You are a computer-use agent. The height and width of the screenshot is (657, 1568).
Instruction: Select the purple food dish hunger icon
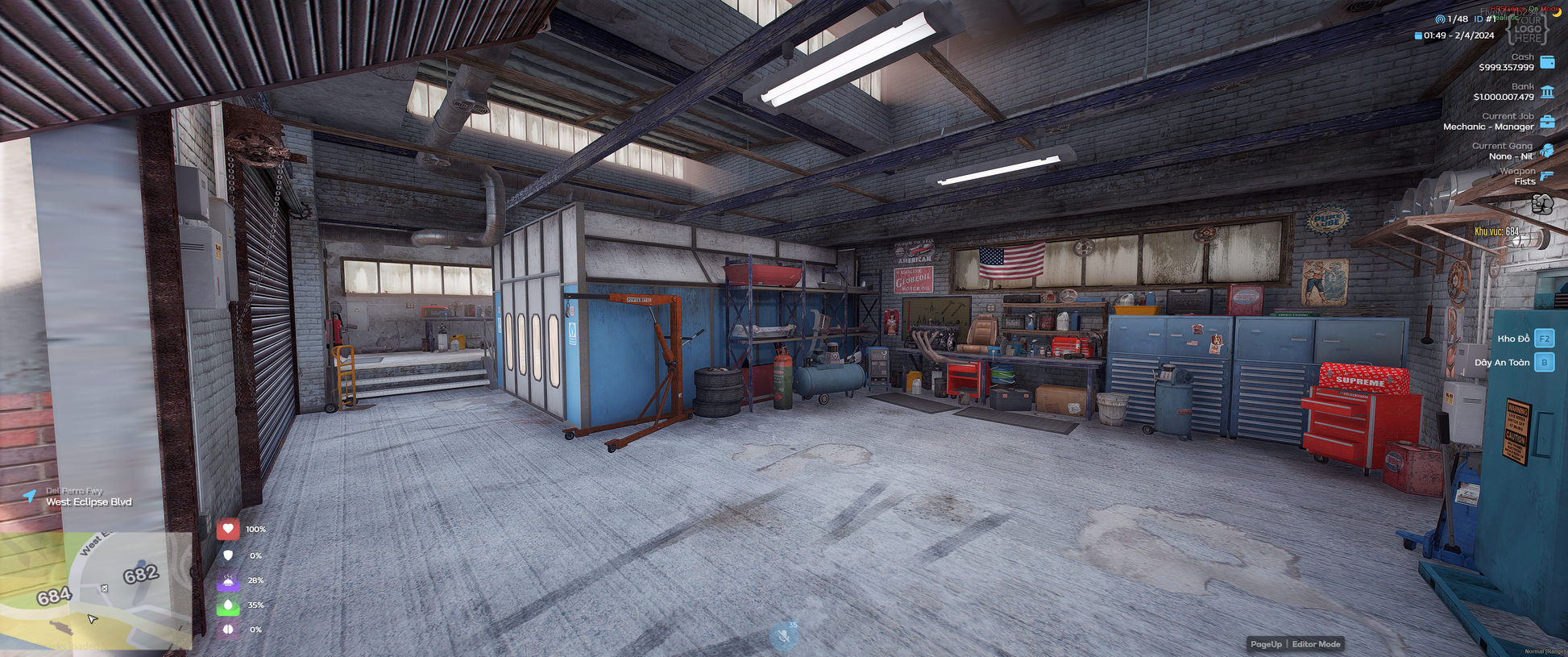click(x=228, y=580)
